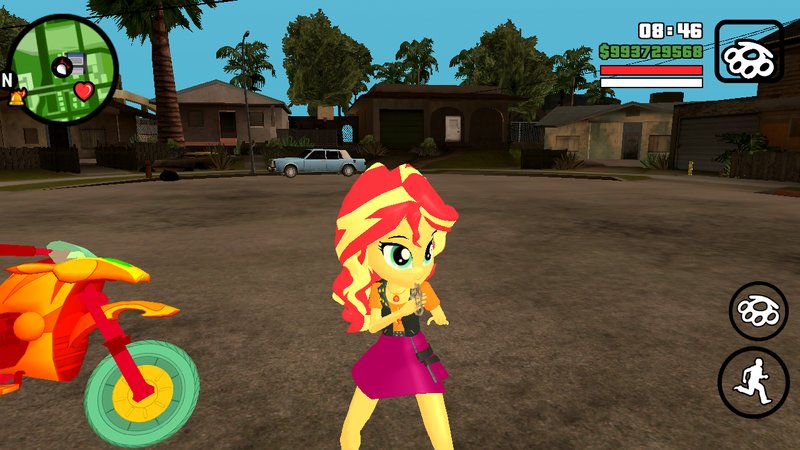Tap the weapon slot showing brass knuckles

tap(749, 53)
